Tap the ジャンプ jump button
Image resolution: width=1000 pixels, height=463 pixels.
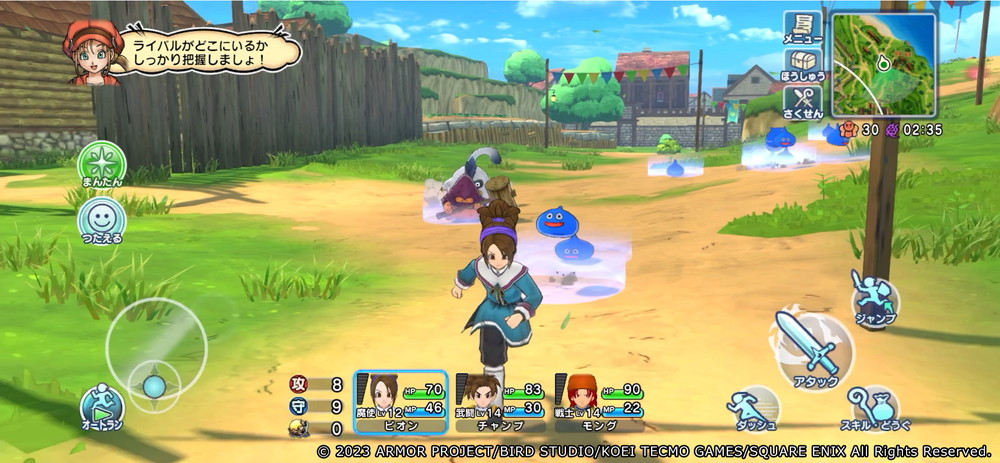875,298
